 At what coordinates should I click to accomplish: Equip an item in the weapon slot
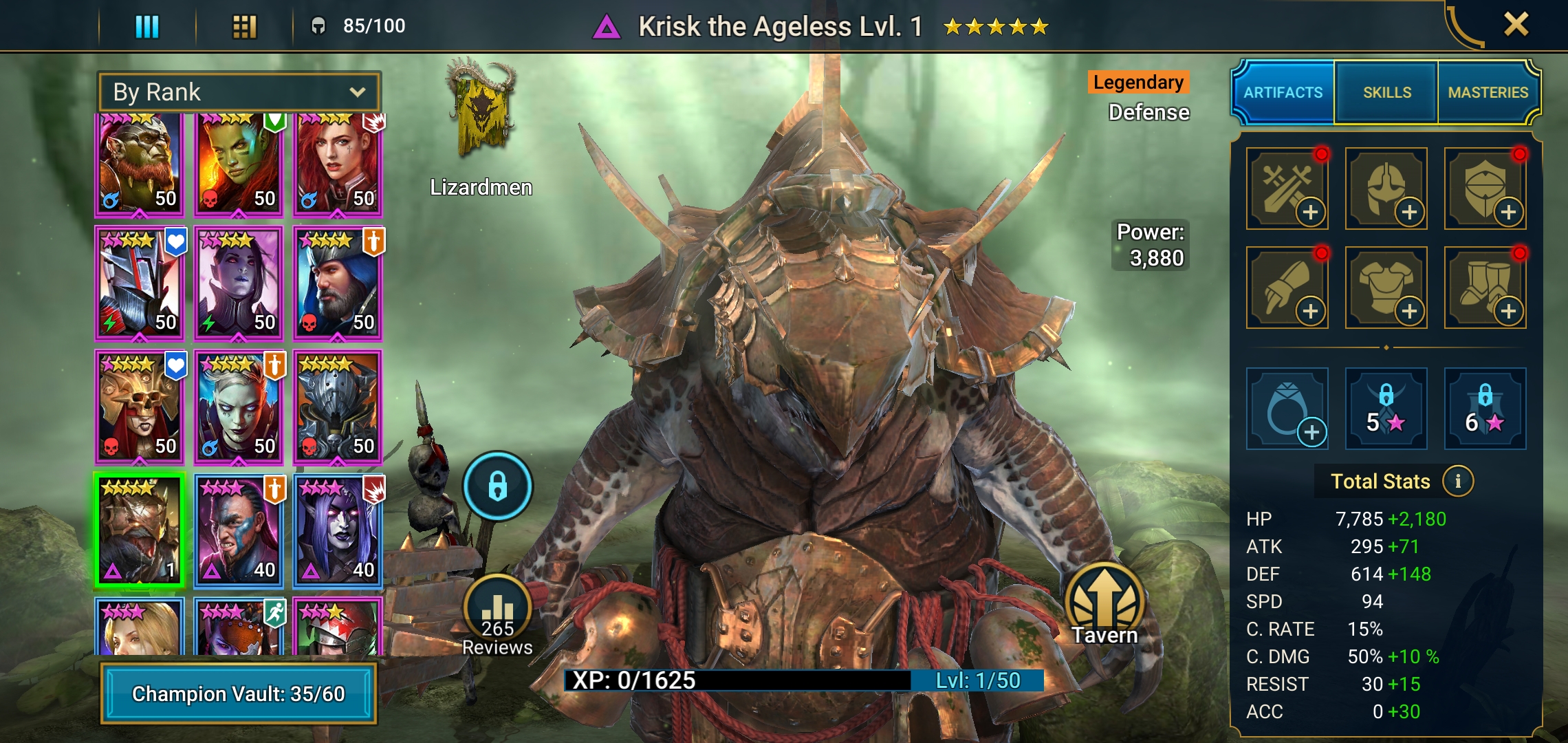pyautogui.click(x=1287, y=189)
